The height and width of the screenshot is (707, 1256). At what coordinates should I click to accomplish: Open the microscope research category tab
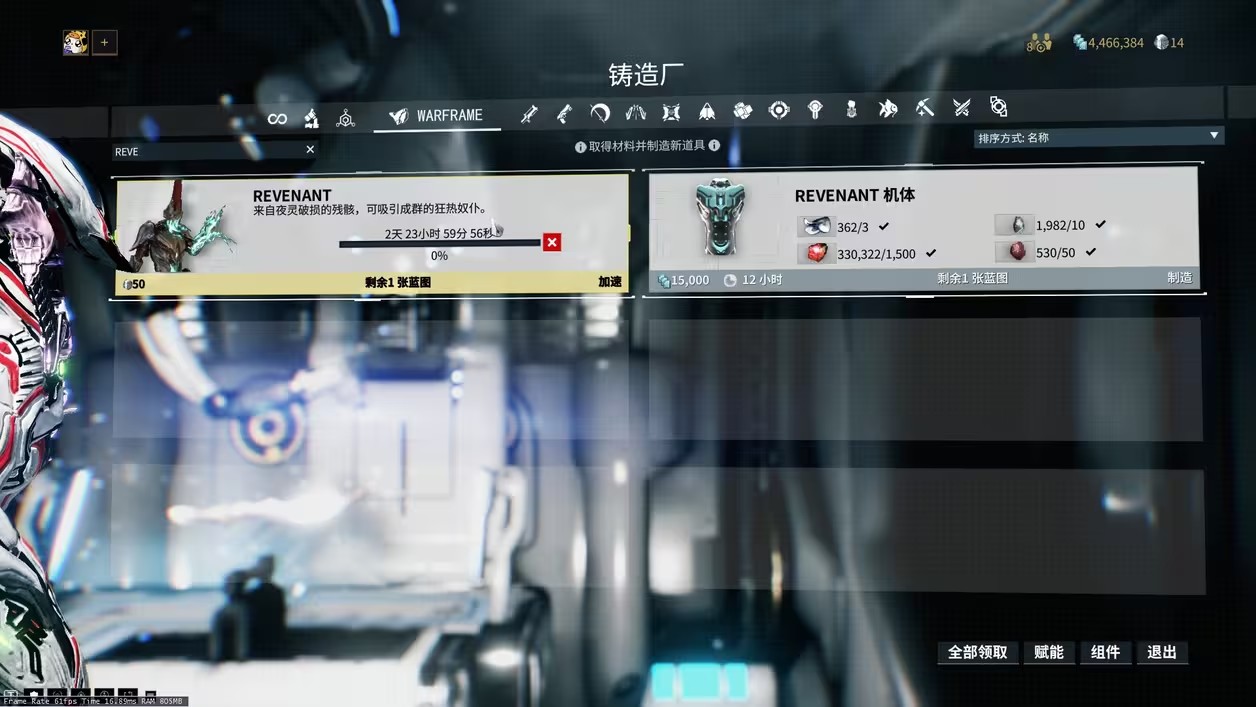coord(311,118)
